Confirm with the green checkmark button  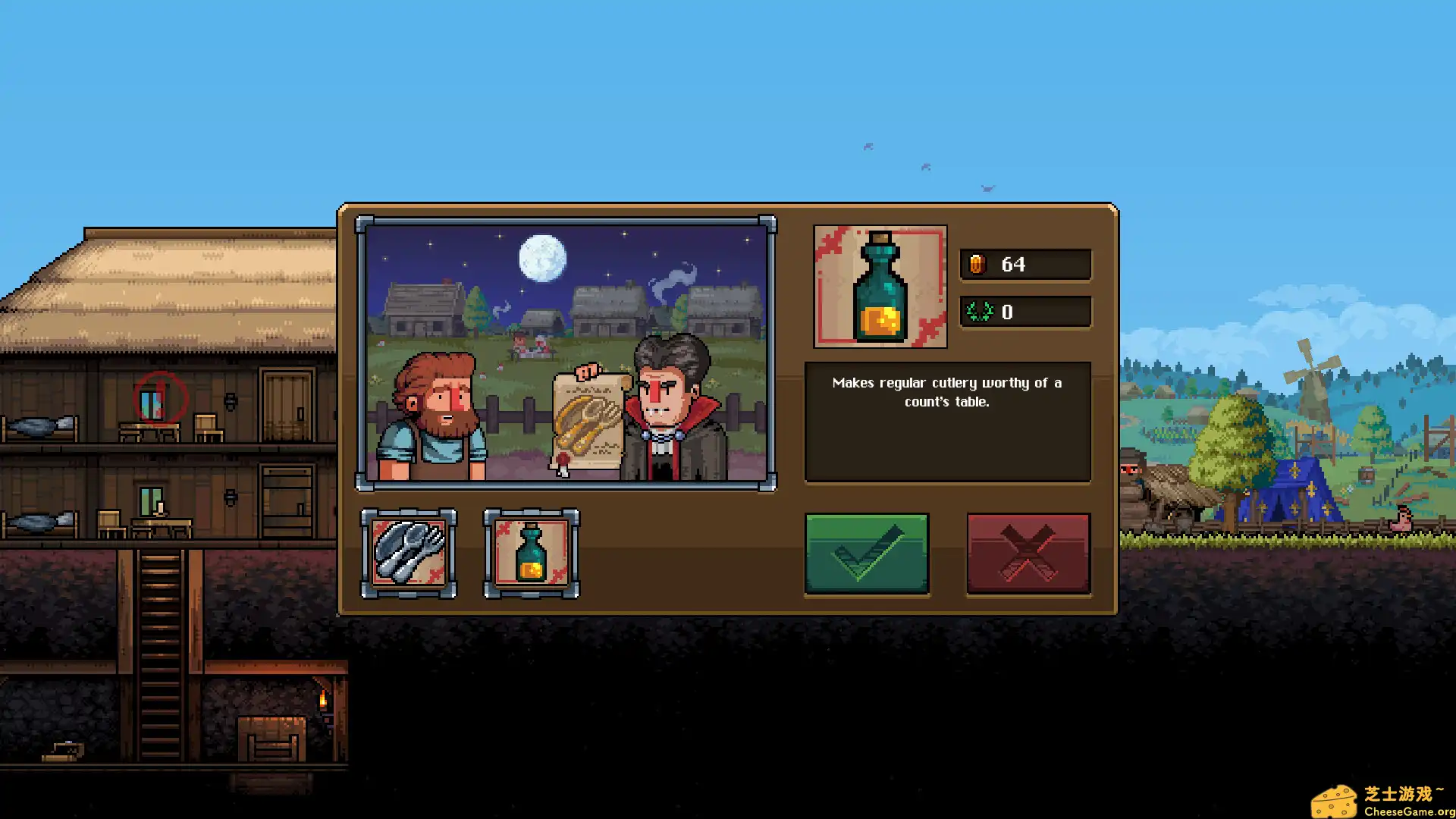(866, 553)
